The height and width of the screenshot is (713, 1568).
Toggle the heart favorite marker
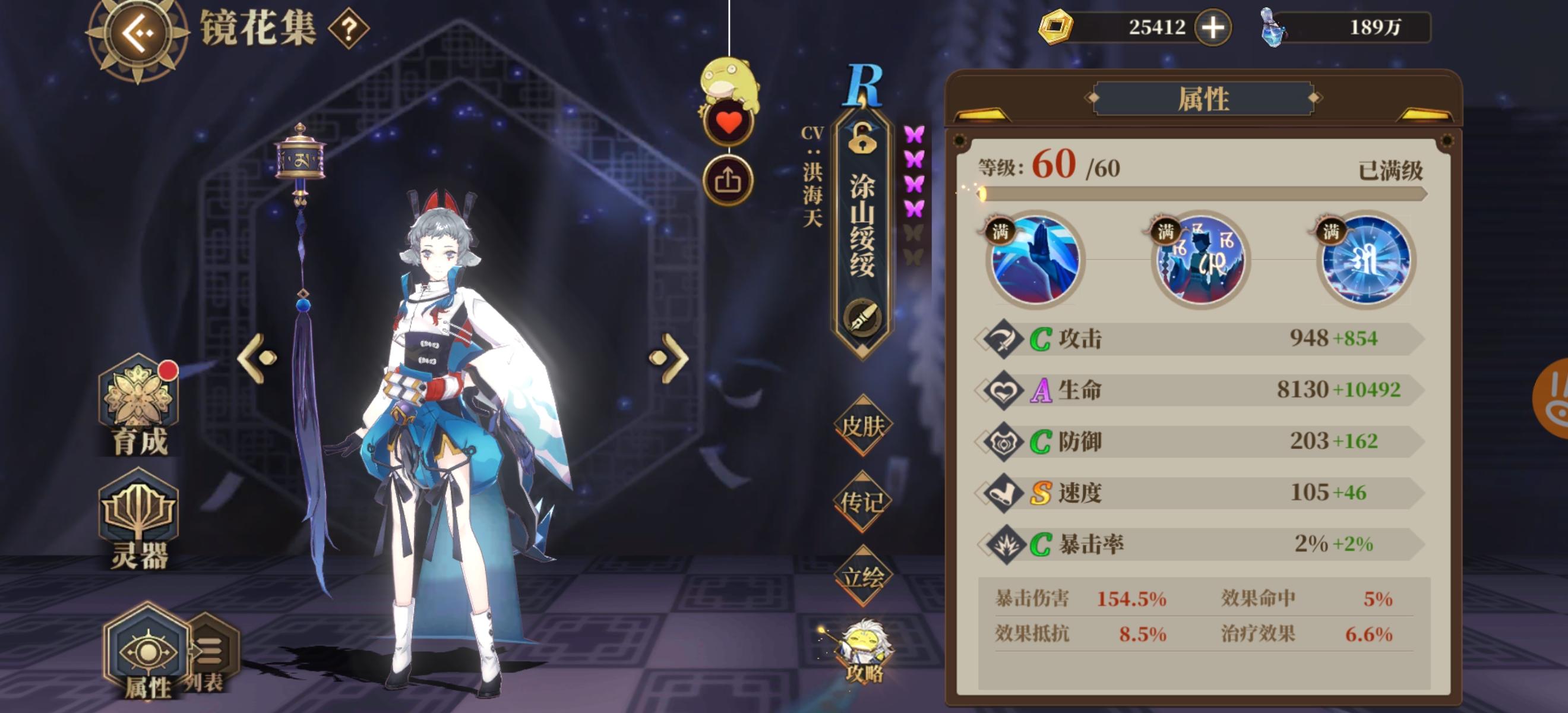coord(730,121)
